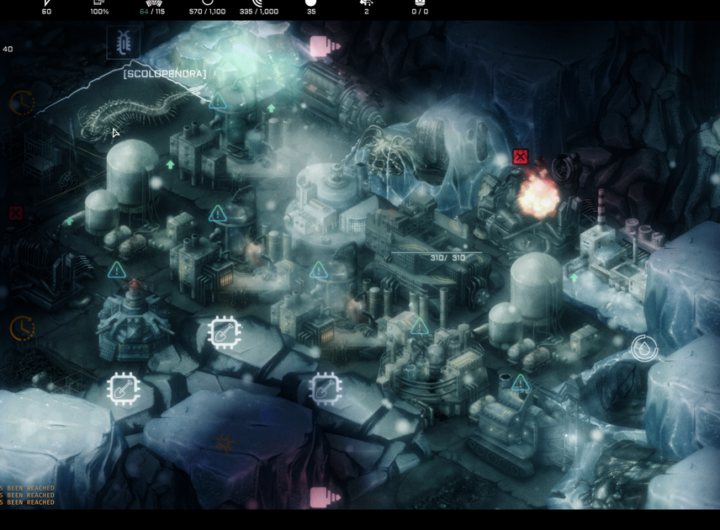Select the bug creature icon above Scolopendra
The width and height of the screenshot is (720, 530).
click(124, 43)
